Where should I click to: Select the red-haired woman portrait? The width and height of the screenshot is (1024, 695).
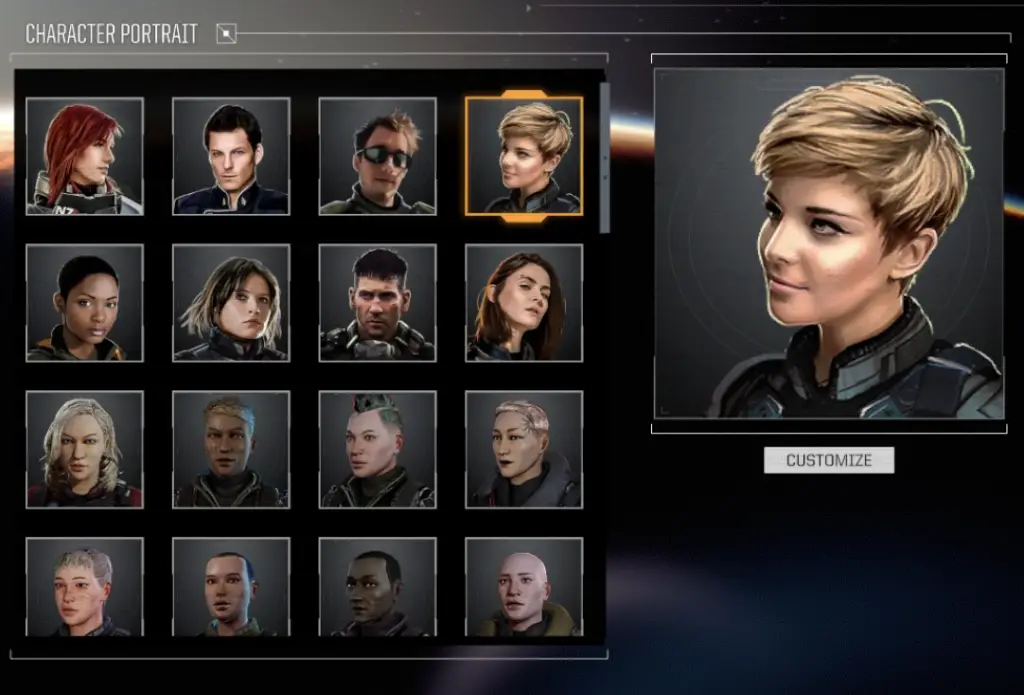point(85,156)
